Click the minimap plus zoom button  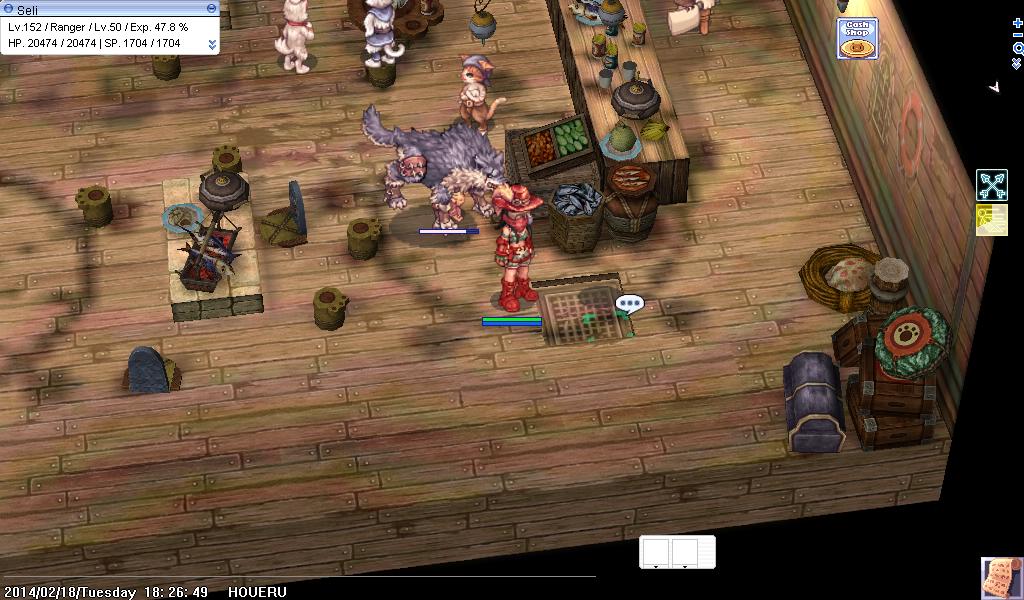pos(1018,22)
